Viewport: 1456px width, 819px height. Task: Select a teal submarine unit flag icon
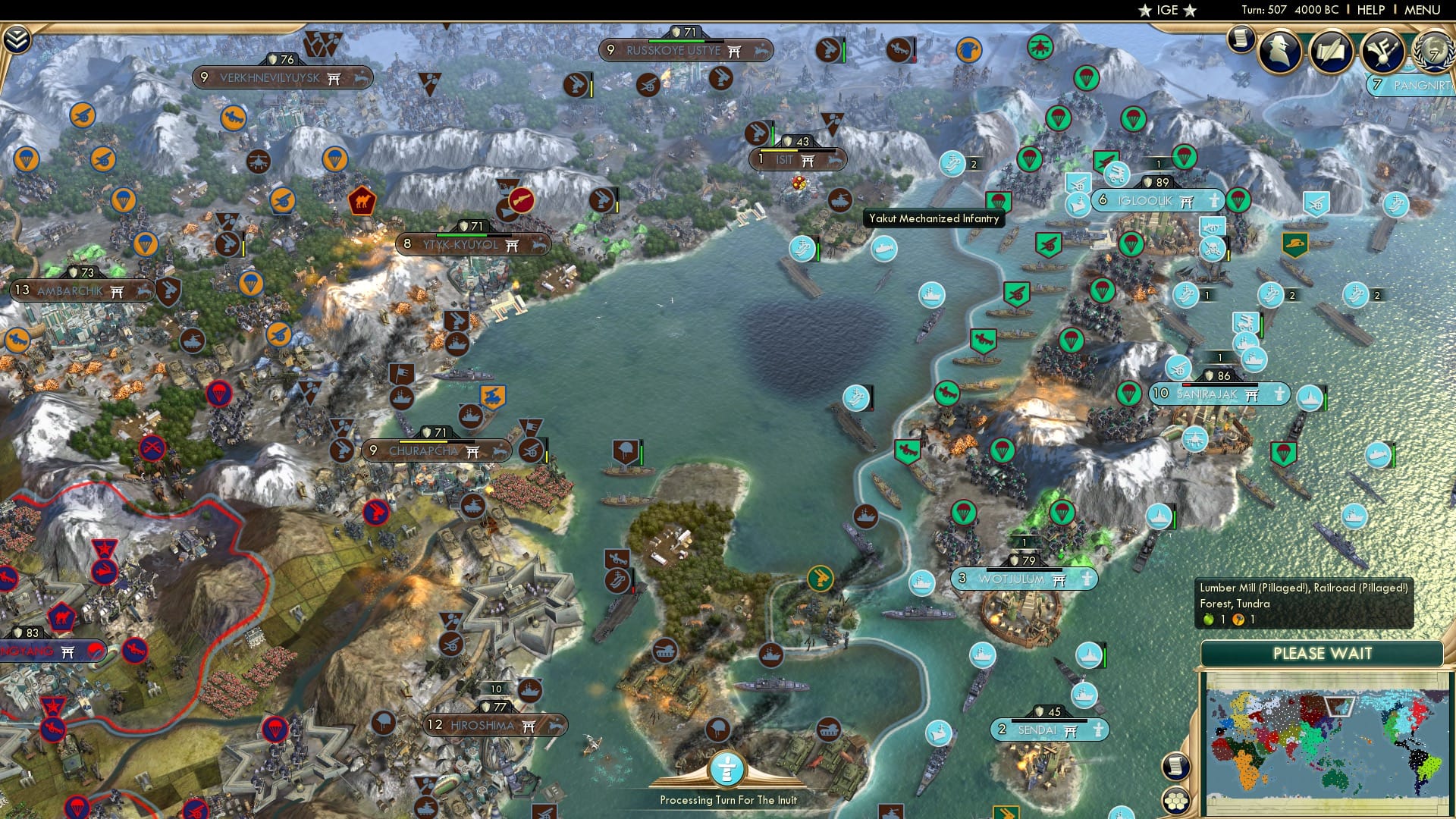pyautogui.click(x=884, y=249)
